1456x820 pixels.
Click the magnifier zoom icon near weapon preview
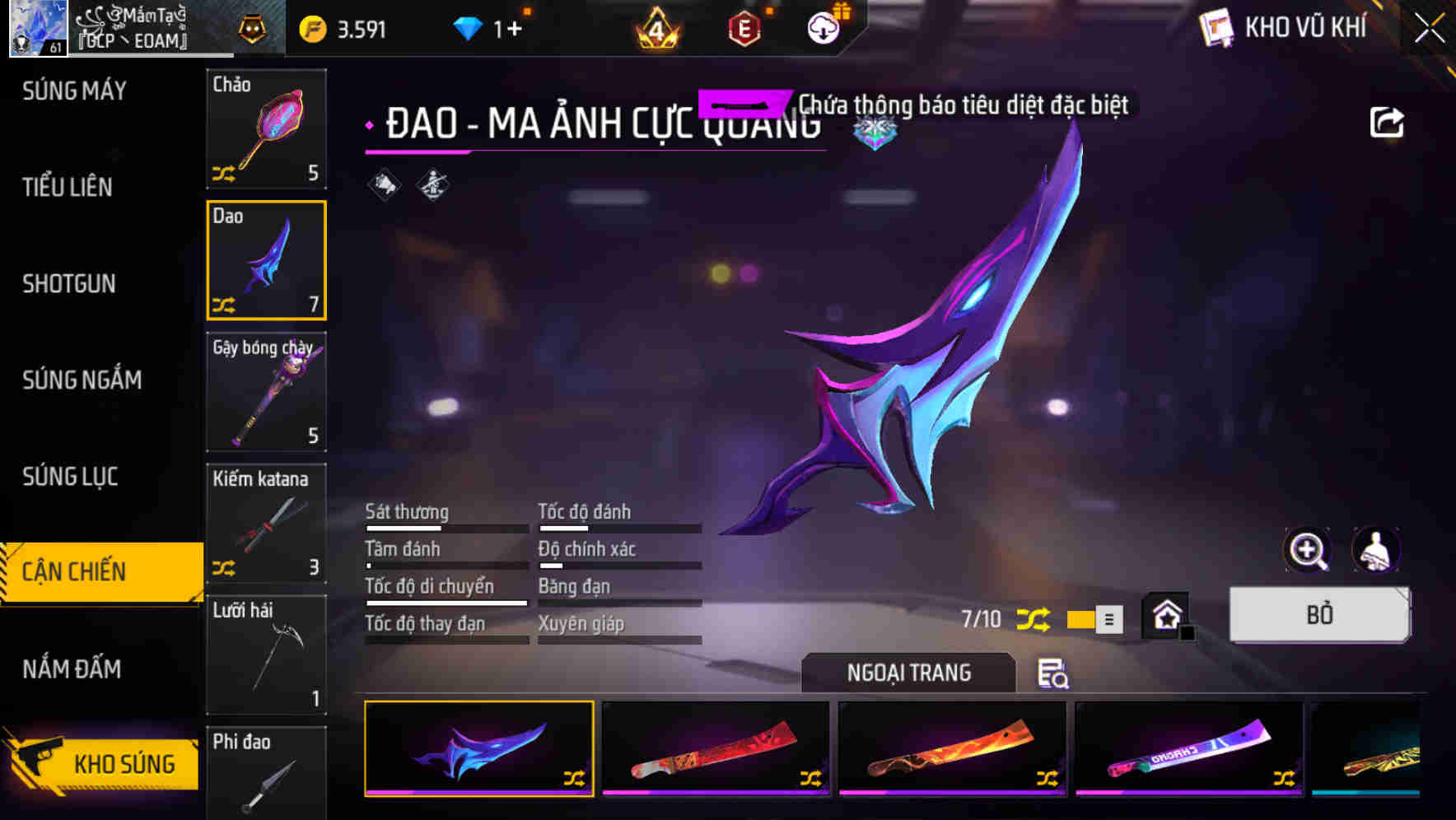click(x=1308, y=550)
